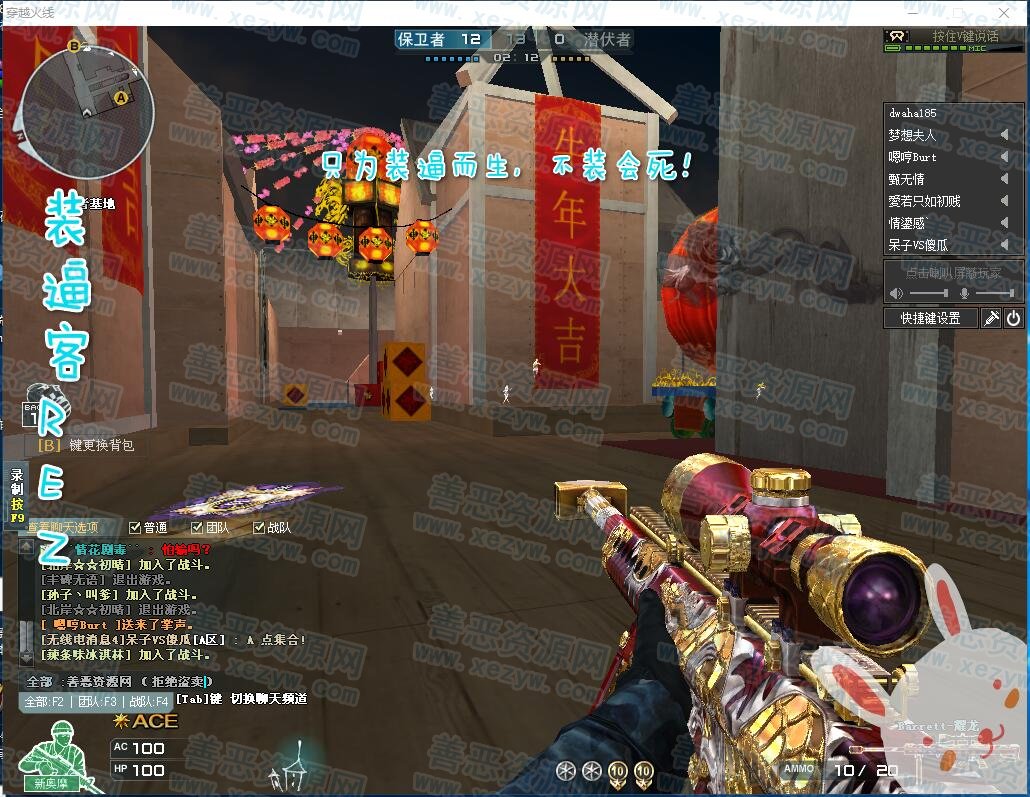
Task: Open the 快捷键设置 shortcut settings
Action: pyautogui.click(x=930, y=318)
